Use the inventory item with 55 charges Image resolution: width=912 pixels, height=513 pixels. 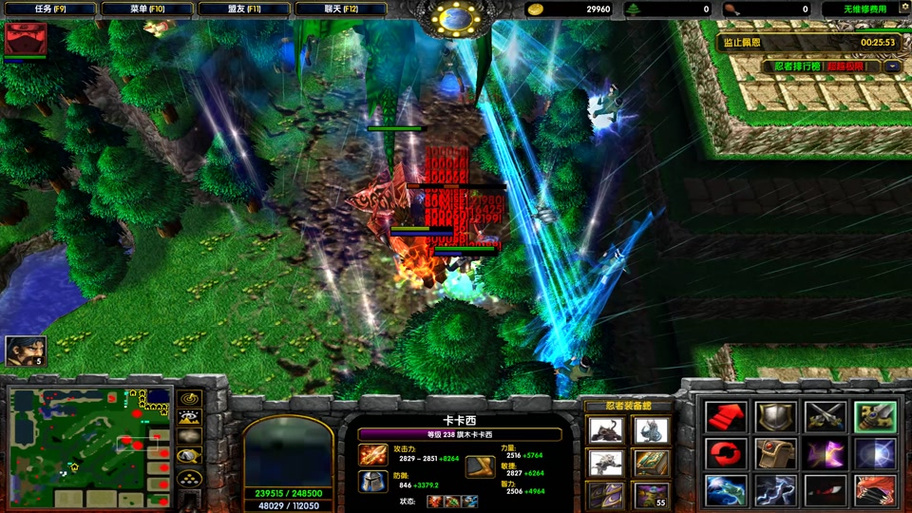point(651,494)
